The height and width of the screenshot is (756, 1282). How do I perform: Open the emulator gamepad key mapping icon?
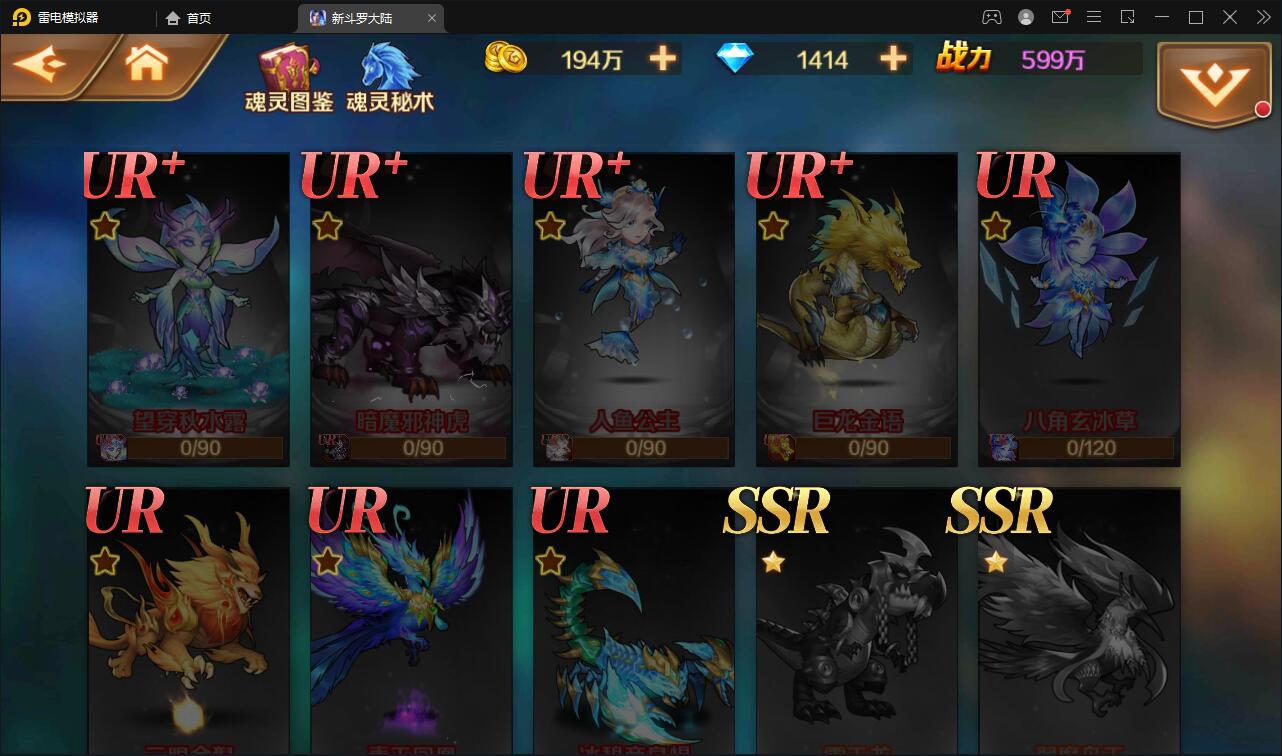coord(989,17)
